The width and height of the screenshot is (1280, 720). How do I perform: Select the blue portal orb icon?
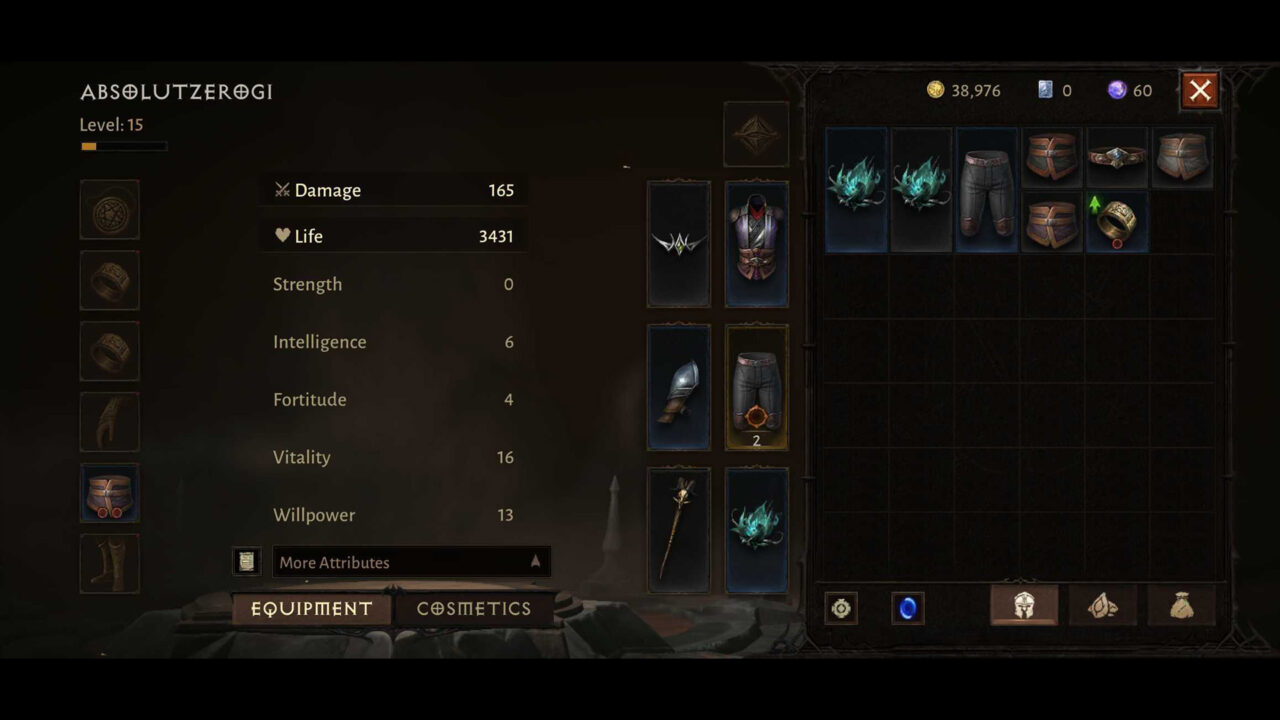pos(908,608)
